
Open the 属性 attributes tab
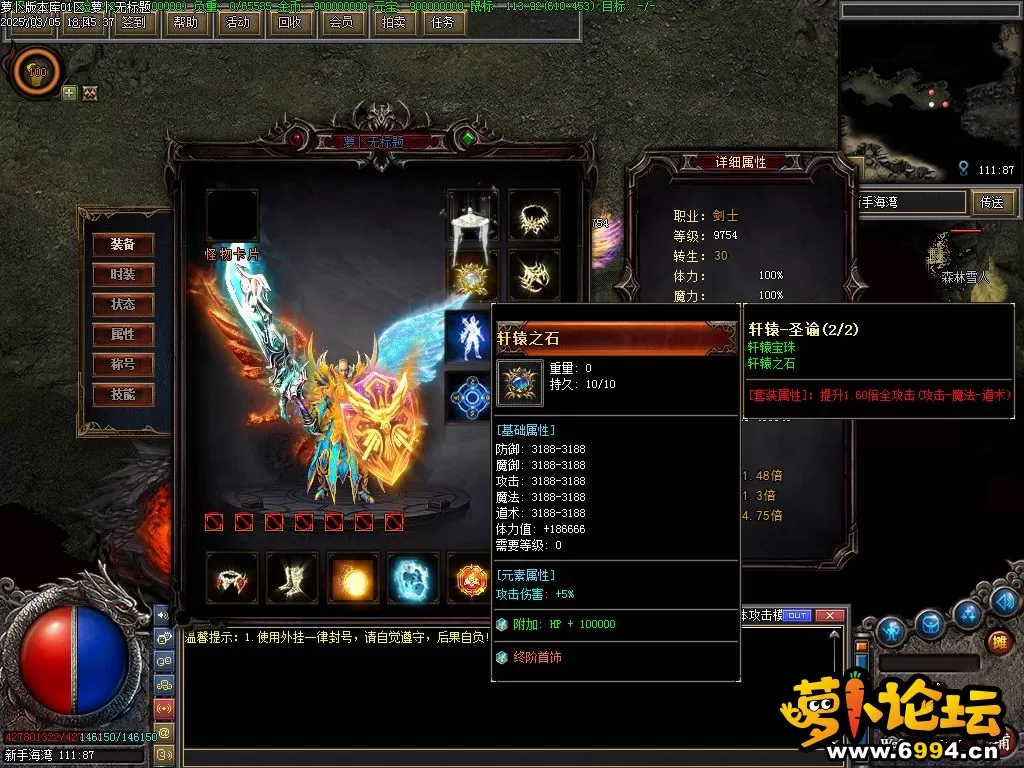(x=123, y=334)
